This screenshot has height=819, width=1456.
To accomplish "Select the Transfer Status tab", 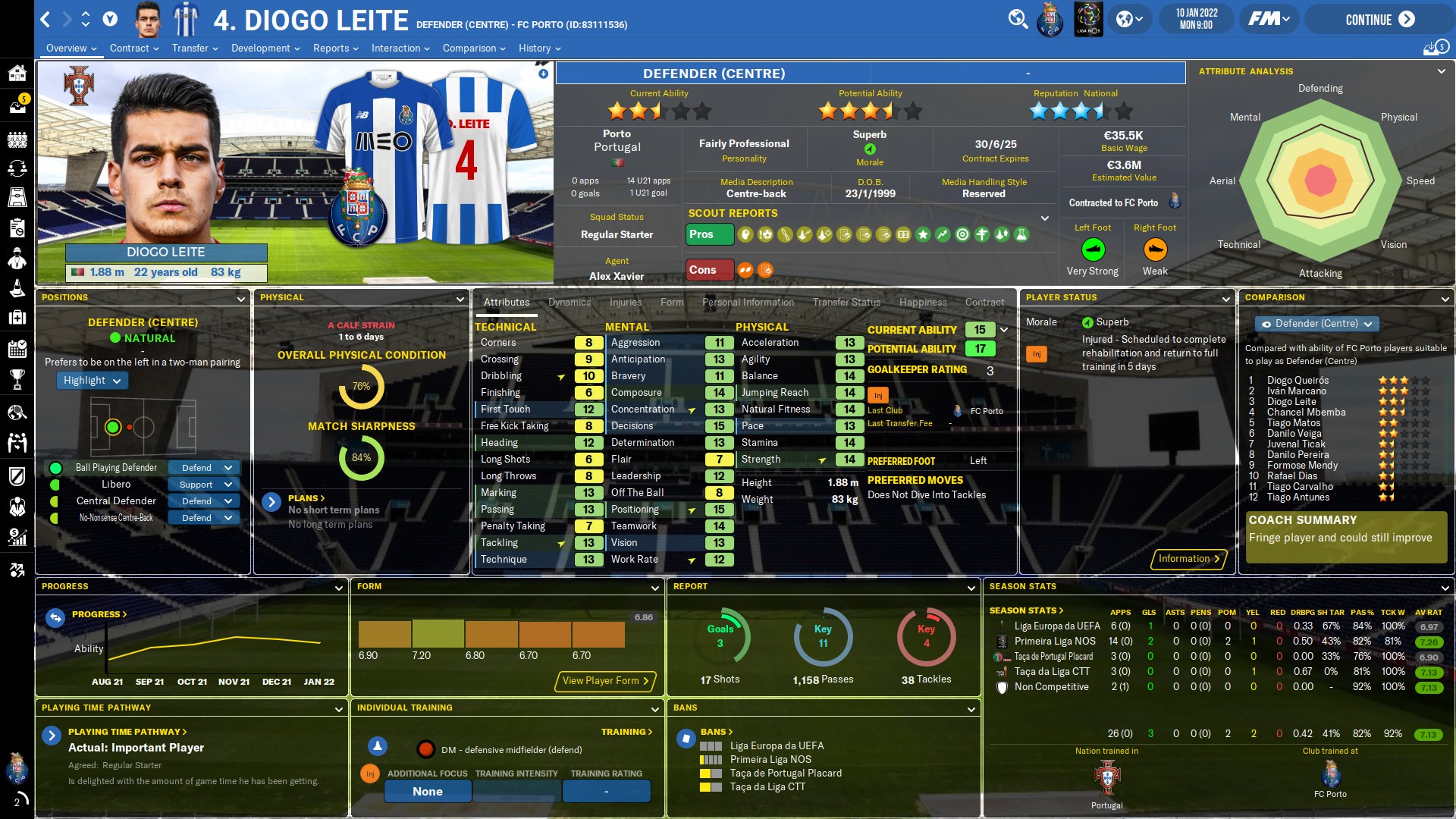I will click(846, 302).
